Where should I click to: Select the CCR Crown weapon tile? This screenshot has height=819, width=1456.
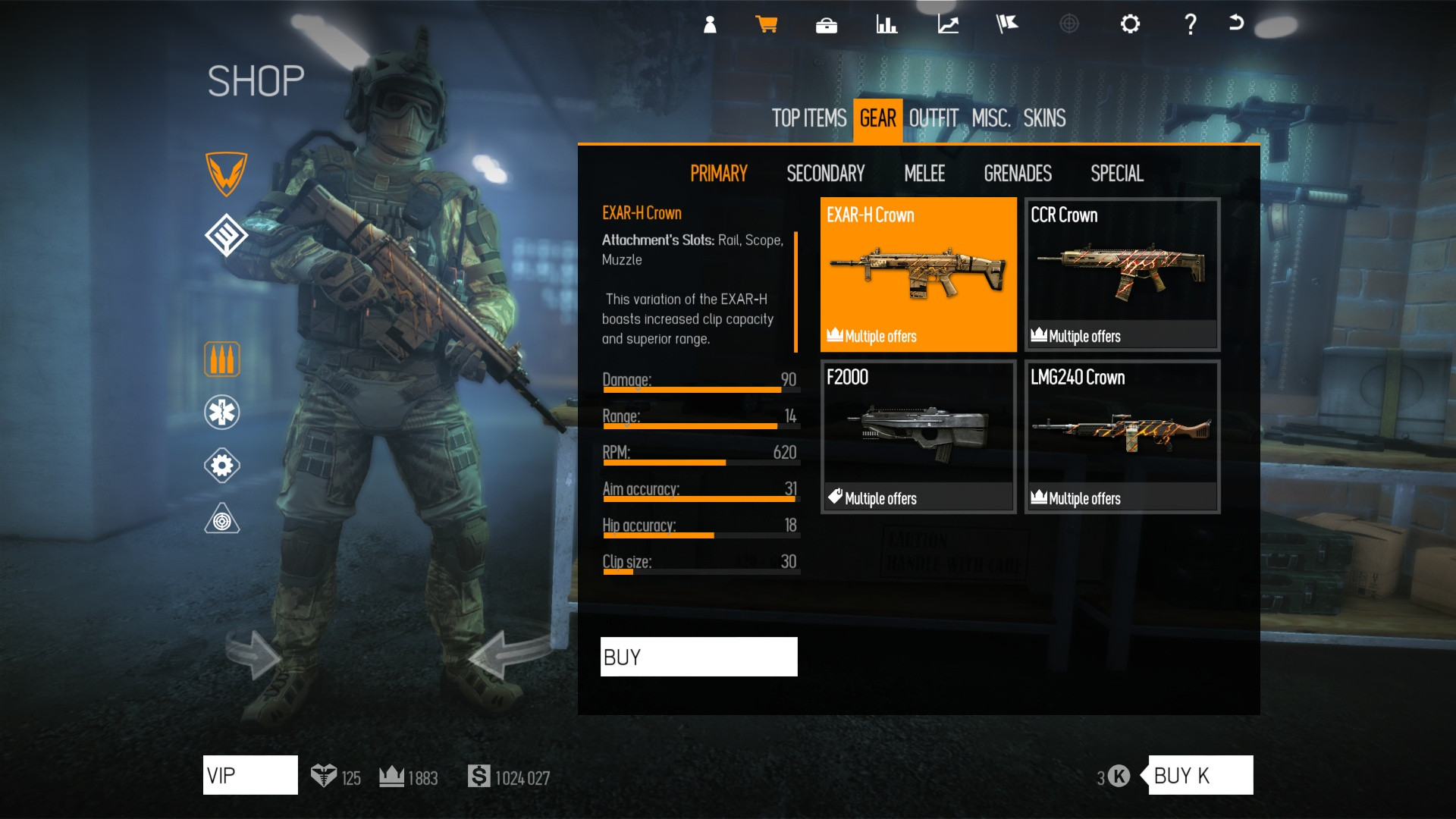point(1122,275)
